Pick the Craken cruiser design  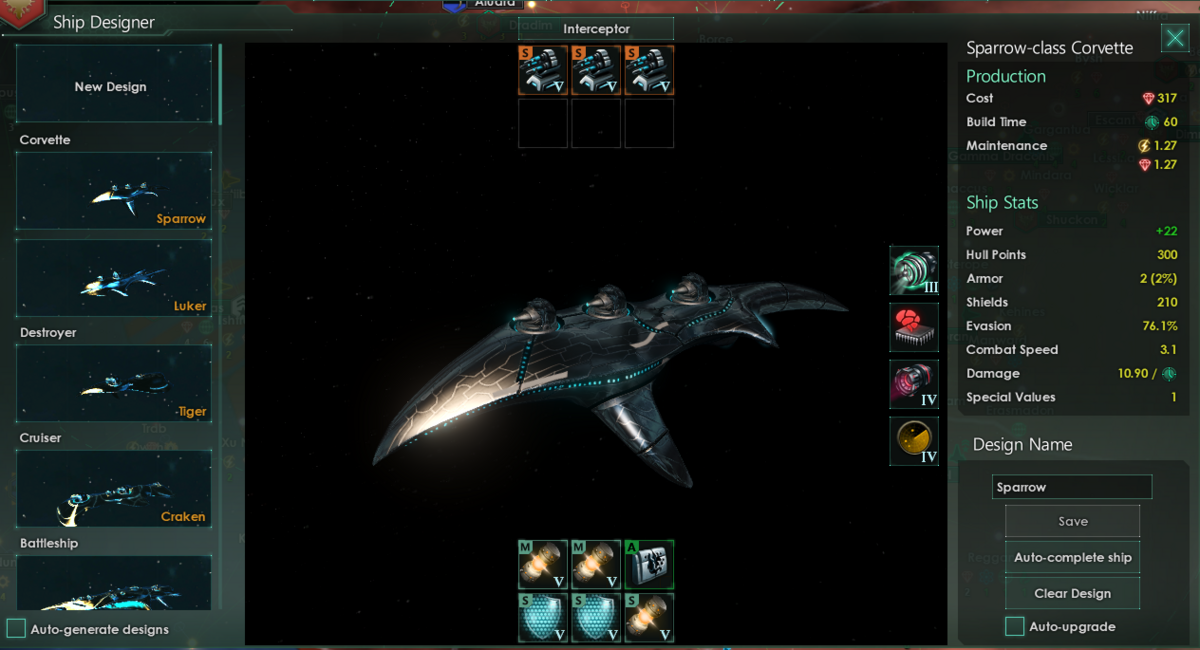coord(113,488)
